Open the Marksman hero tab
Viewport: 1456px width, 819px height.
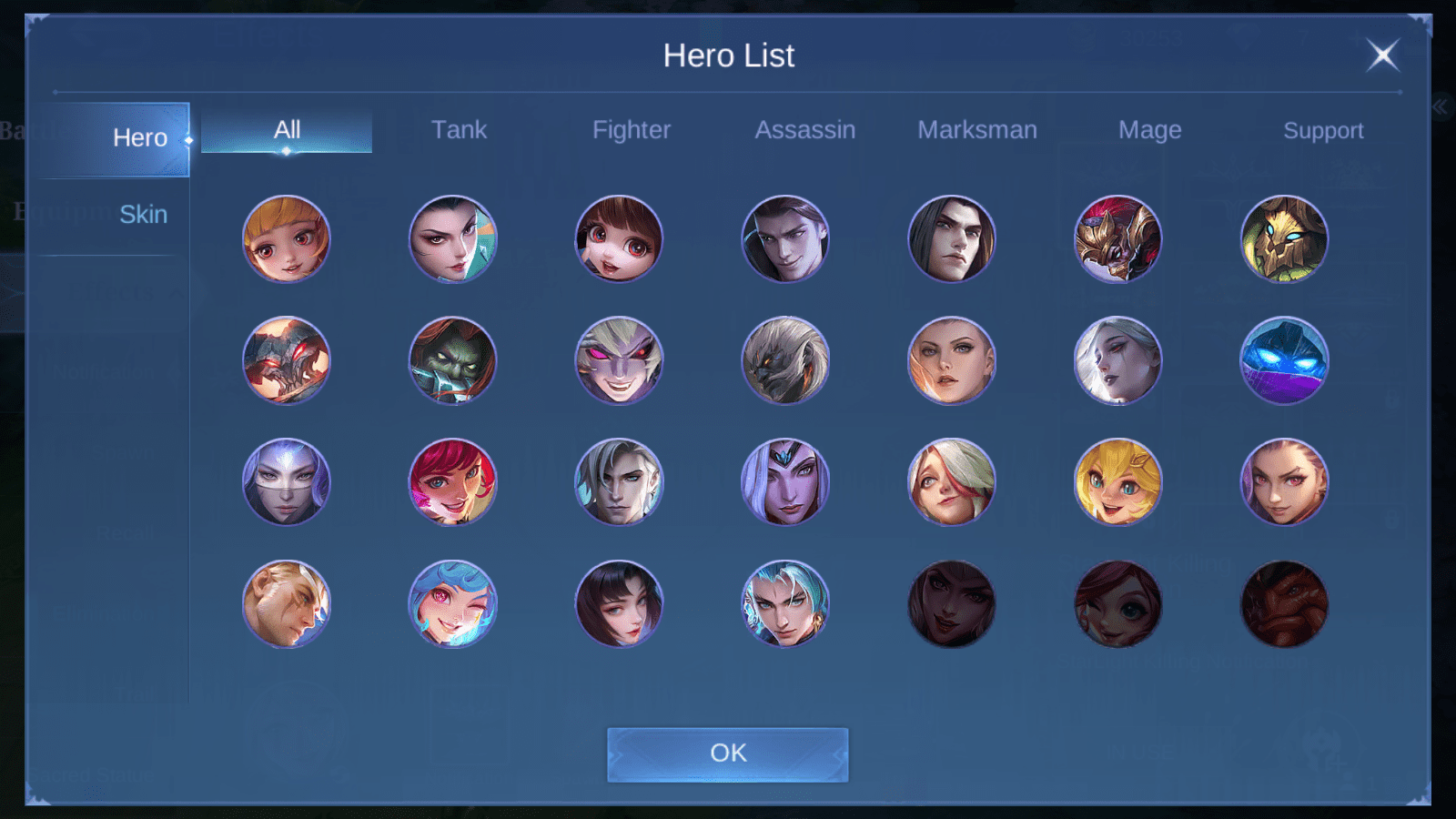(x=977, y=130)
